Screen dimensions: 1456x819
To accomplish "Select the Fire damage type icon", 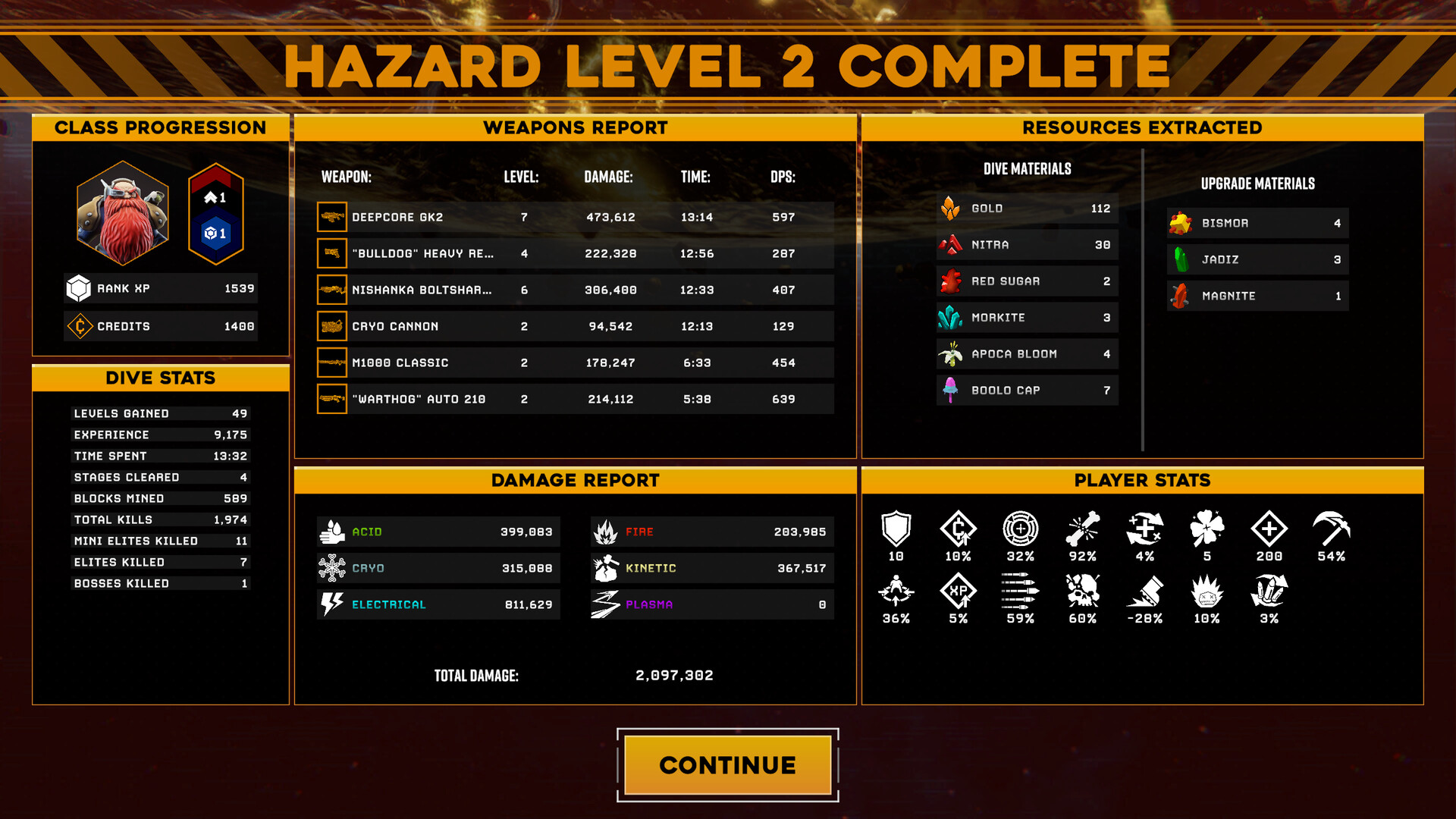I will pos(604,532).
